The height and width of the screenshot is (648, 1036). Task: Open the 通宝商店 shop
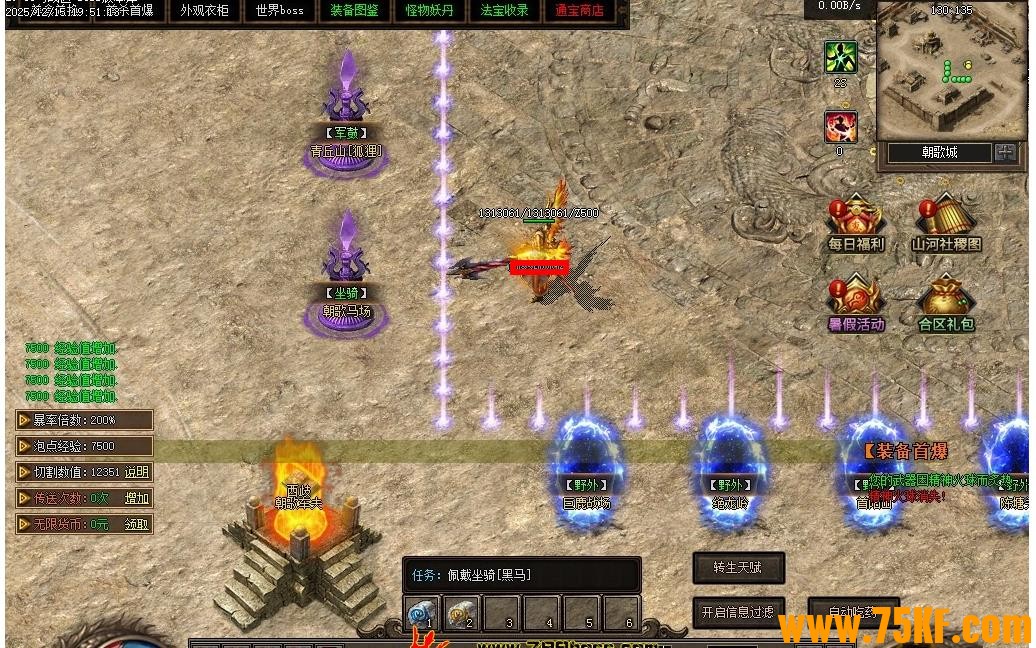[579, 11]
